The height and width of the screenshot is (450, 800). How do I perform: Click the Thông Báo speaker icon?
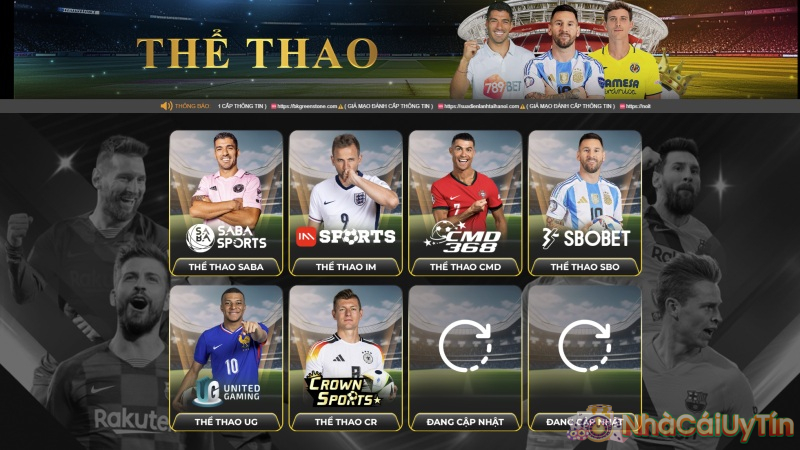click(x=166, y=106)
